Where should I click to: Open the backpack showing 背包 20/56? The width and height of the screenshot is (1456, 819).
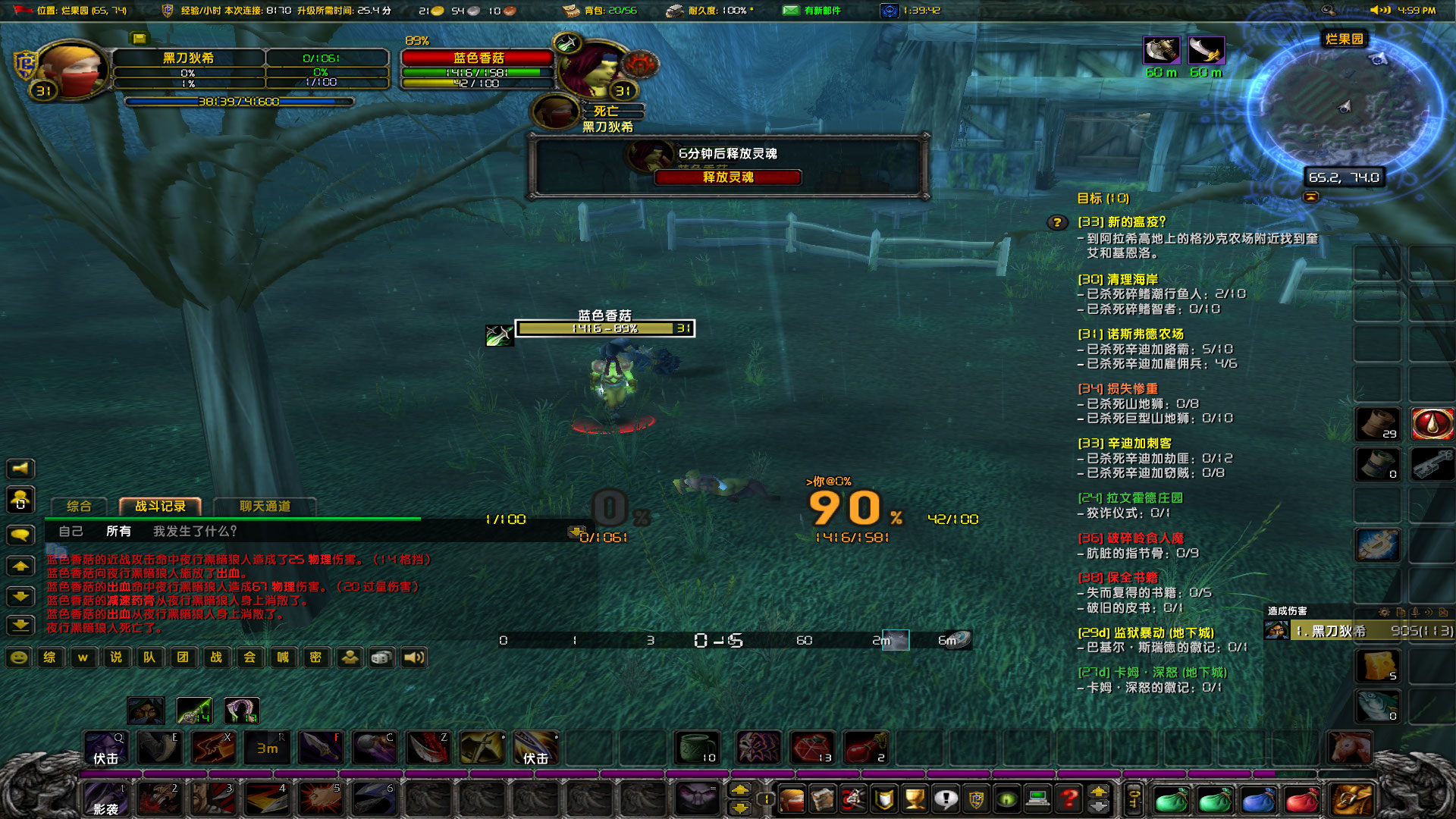coord(570,11)
